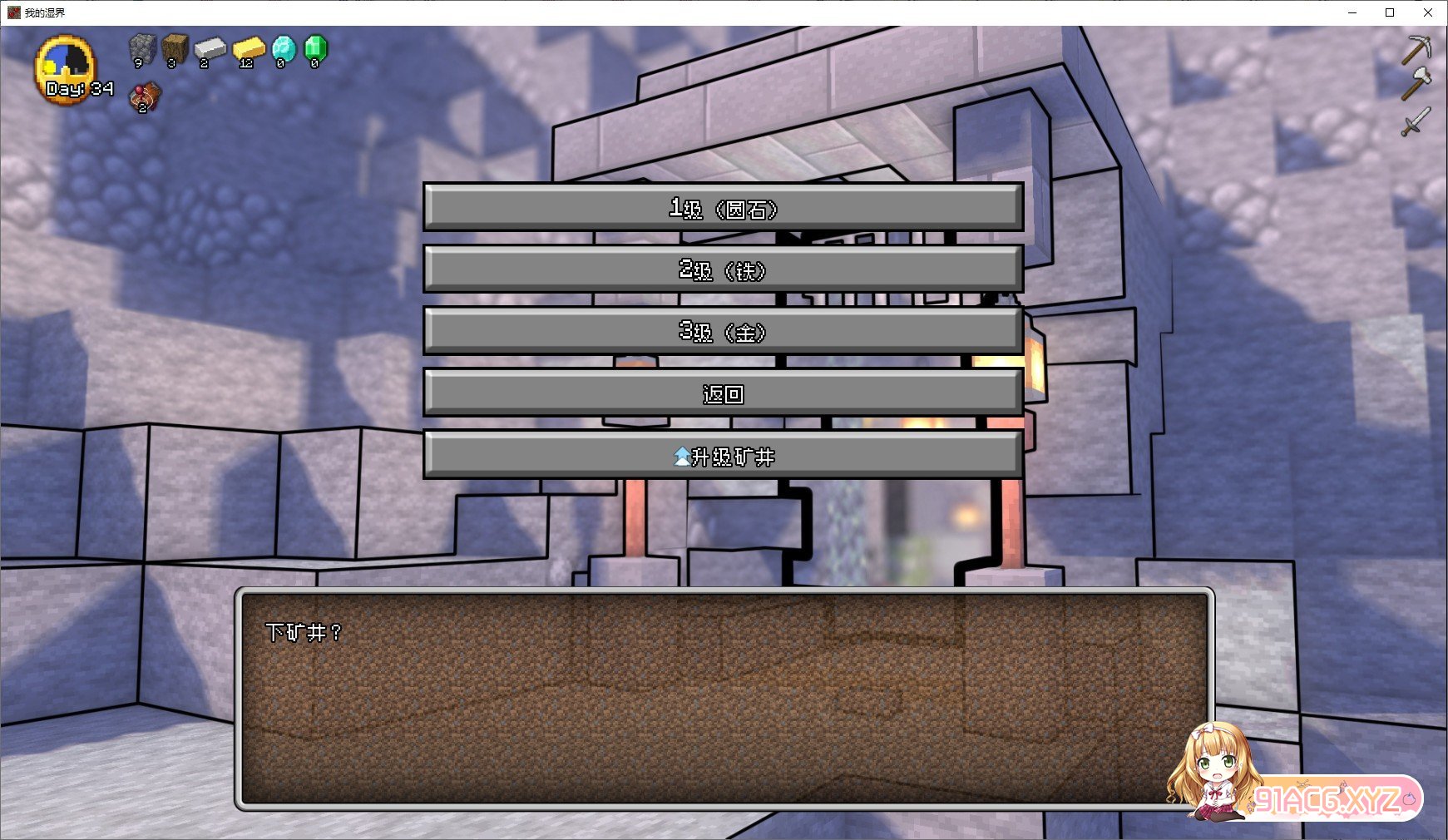1448x840 pixels.
Task: Click the cobblestone resource icon
Action: 142,50
